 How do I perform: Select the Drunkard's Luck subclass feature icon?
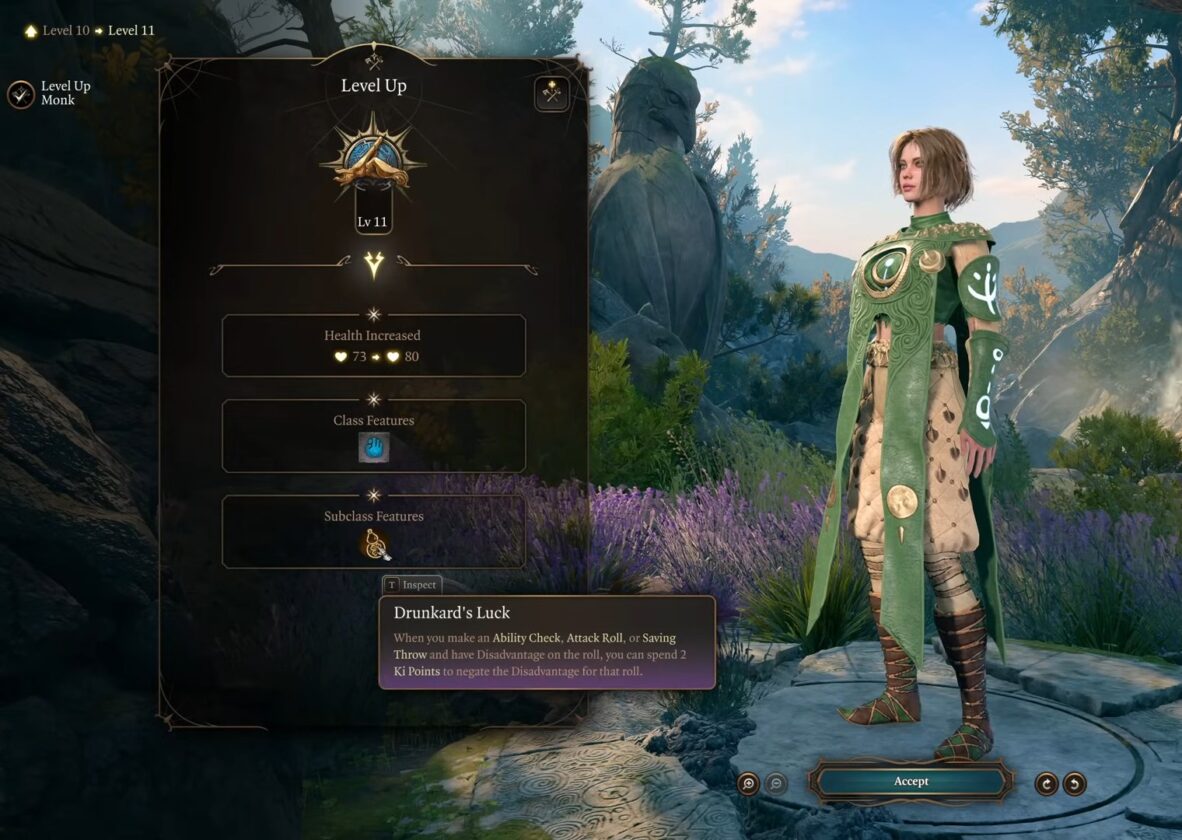[x=375, y=544]
